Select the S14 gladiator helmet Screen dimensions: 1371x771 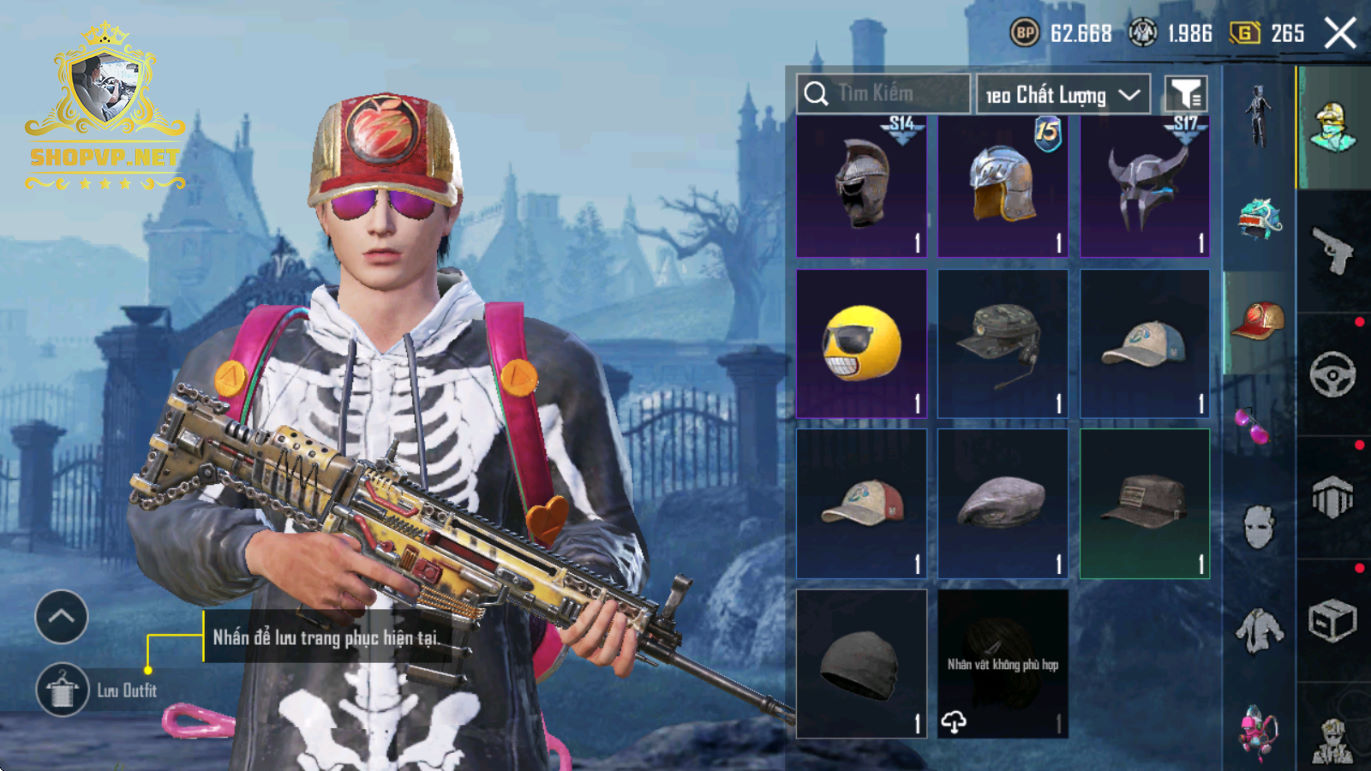pyautogui.click(x=861, y=186)
